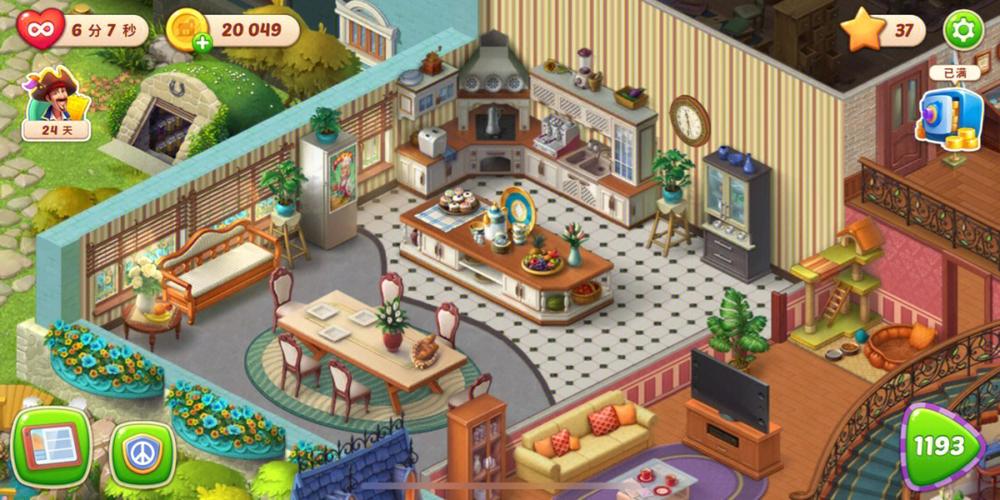Open the green newspaper task list

pos(49,446)
